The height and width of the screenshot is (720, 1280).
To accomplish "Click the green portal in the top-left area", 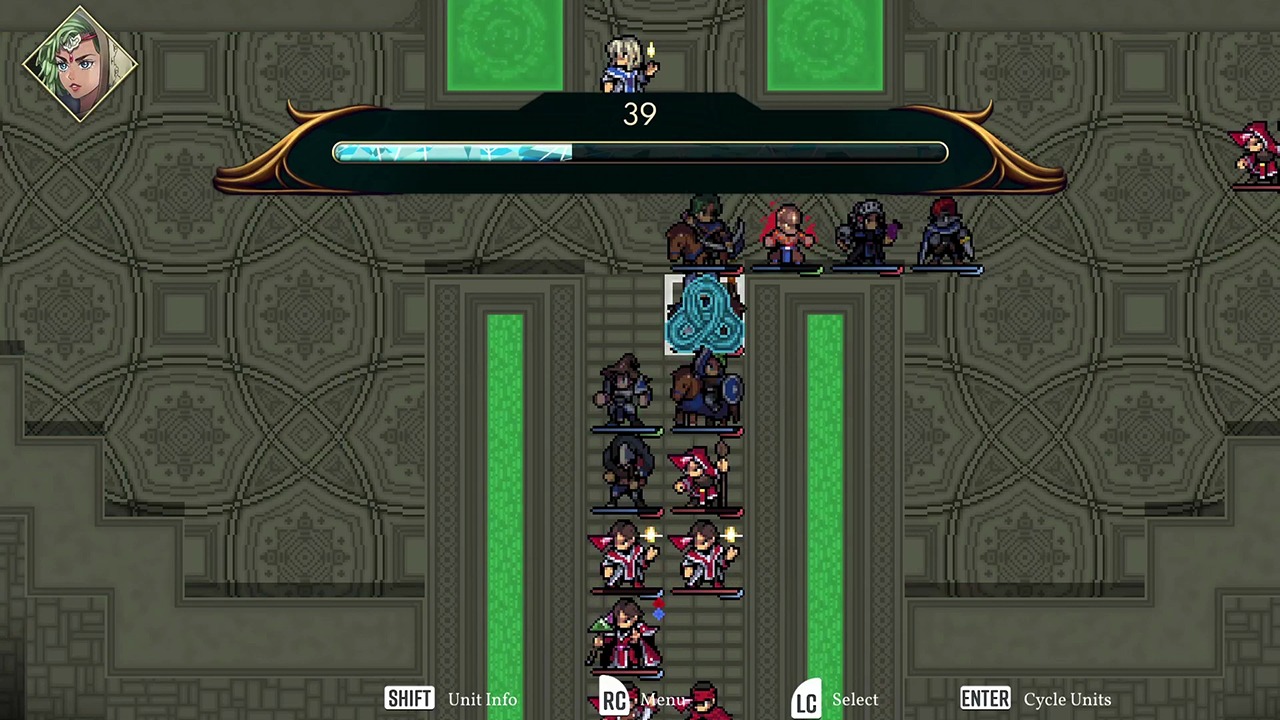I will (504, 38).
